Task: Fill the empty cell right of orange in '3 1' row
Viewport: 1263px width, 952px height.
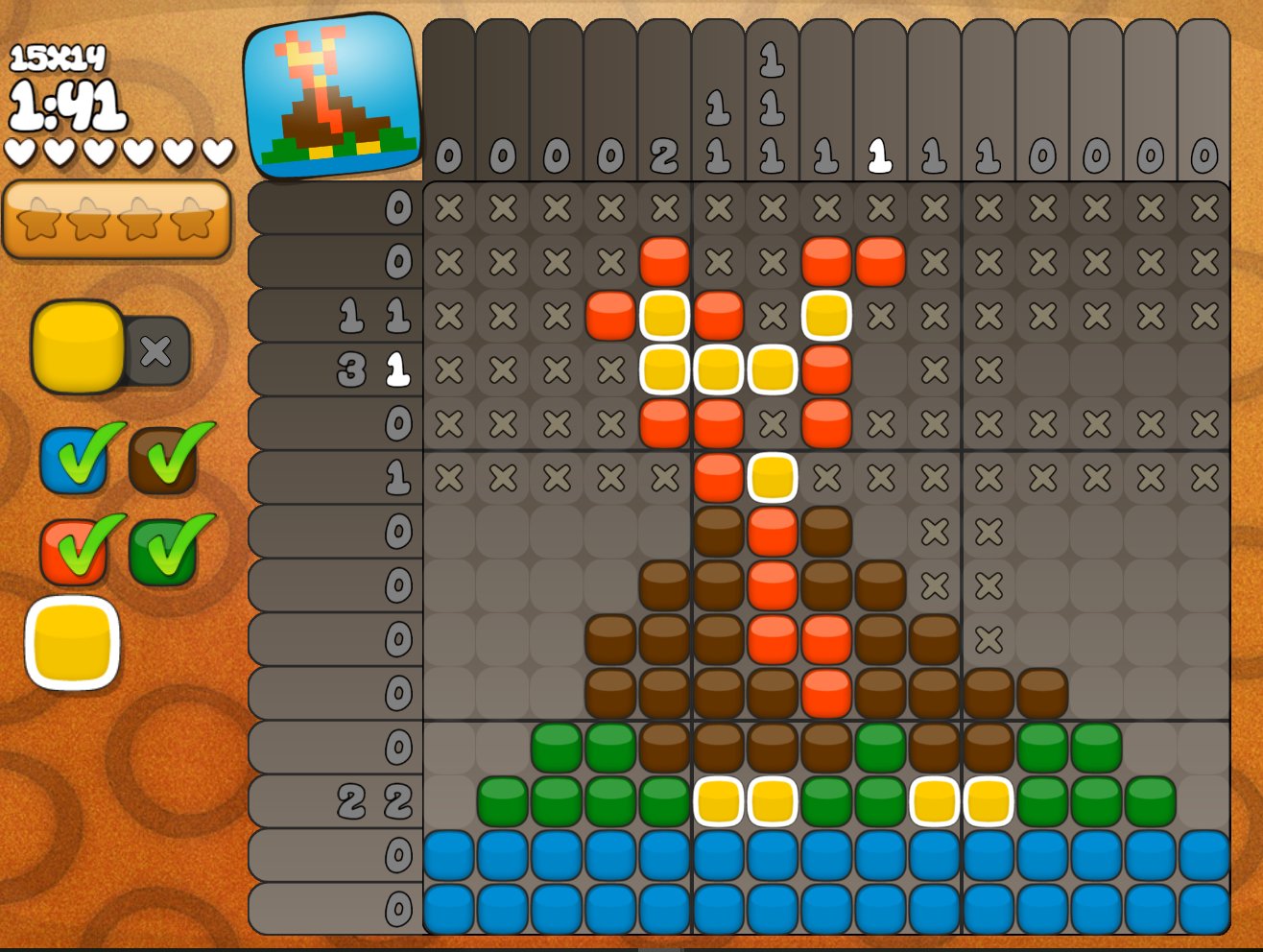Action: (x=880, y=369)
